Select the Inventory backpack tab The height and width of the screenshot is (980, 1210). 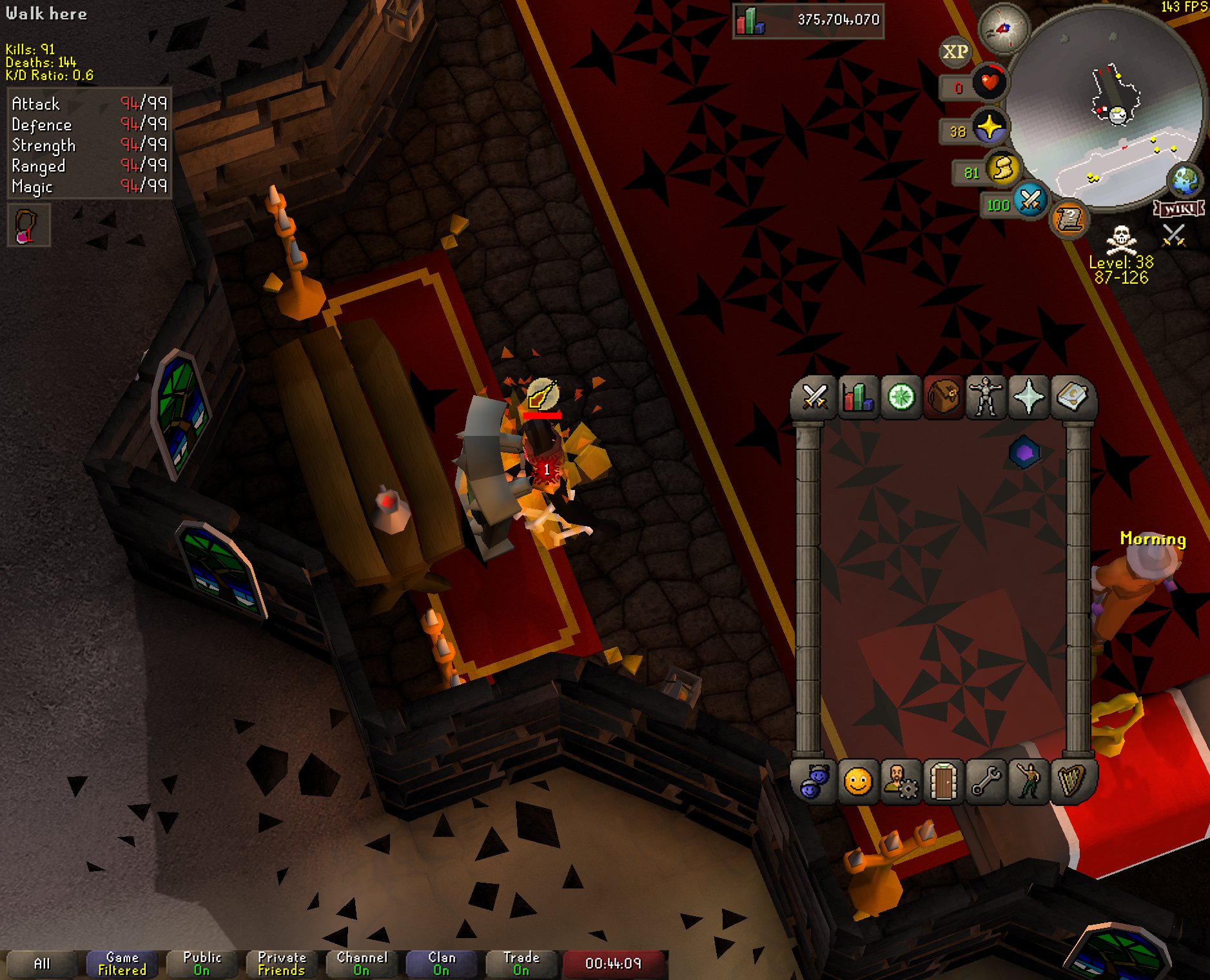[943, 397]
